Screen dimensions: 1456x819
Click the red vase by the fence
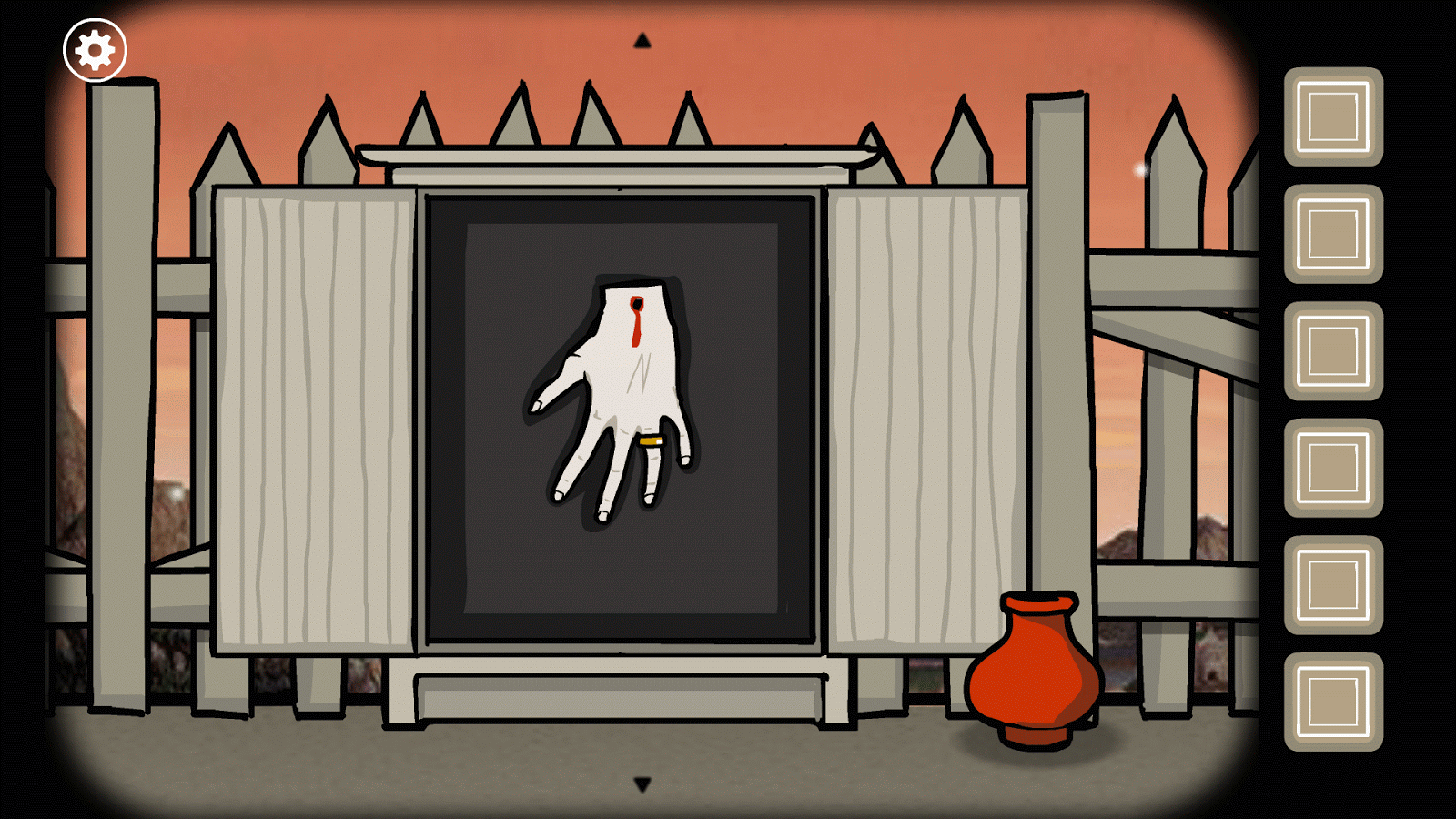[x=1033, y=678]
